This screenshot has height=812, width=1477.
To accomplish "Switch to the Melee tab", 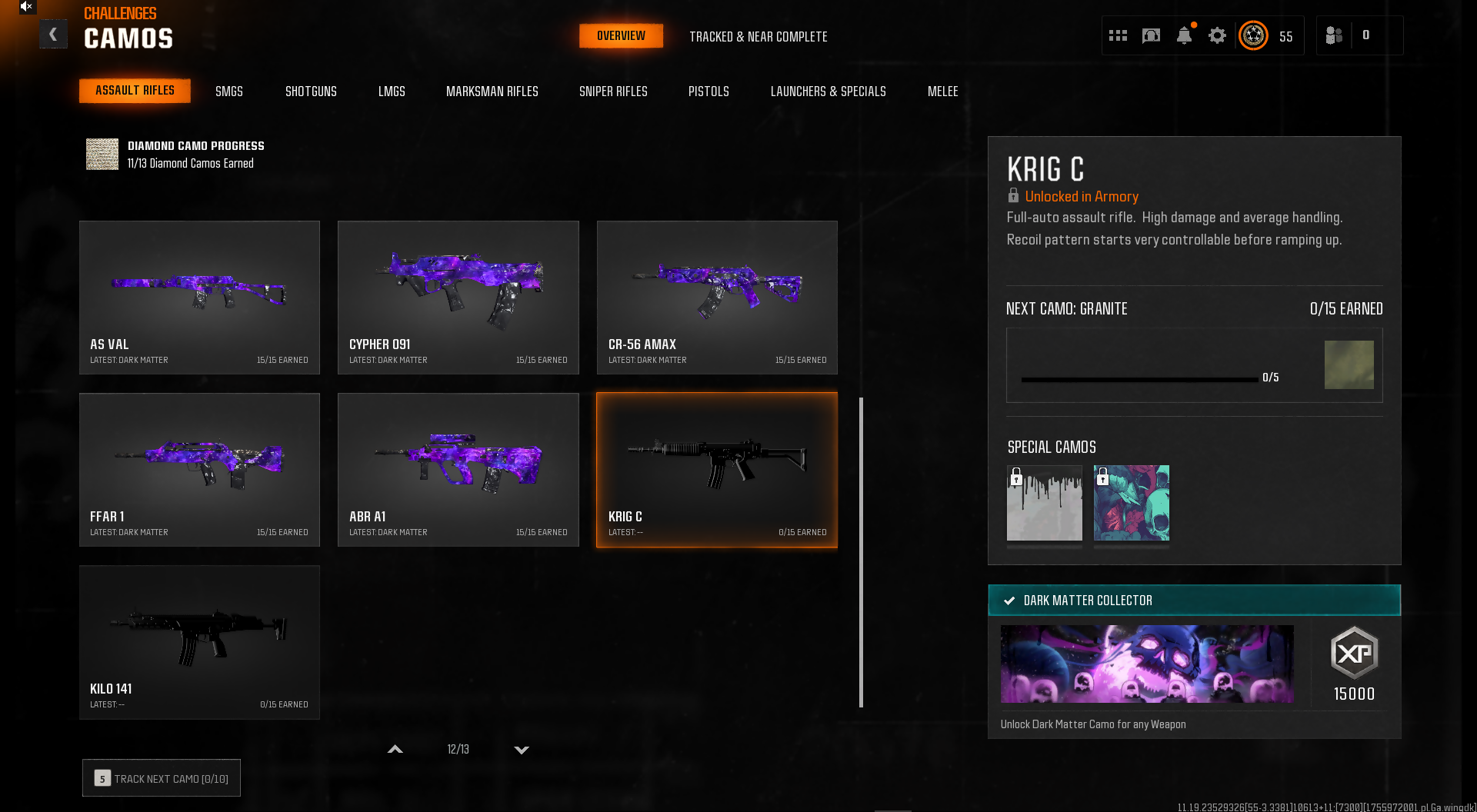I will click(942, 92).
